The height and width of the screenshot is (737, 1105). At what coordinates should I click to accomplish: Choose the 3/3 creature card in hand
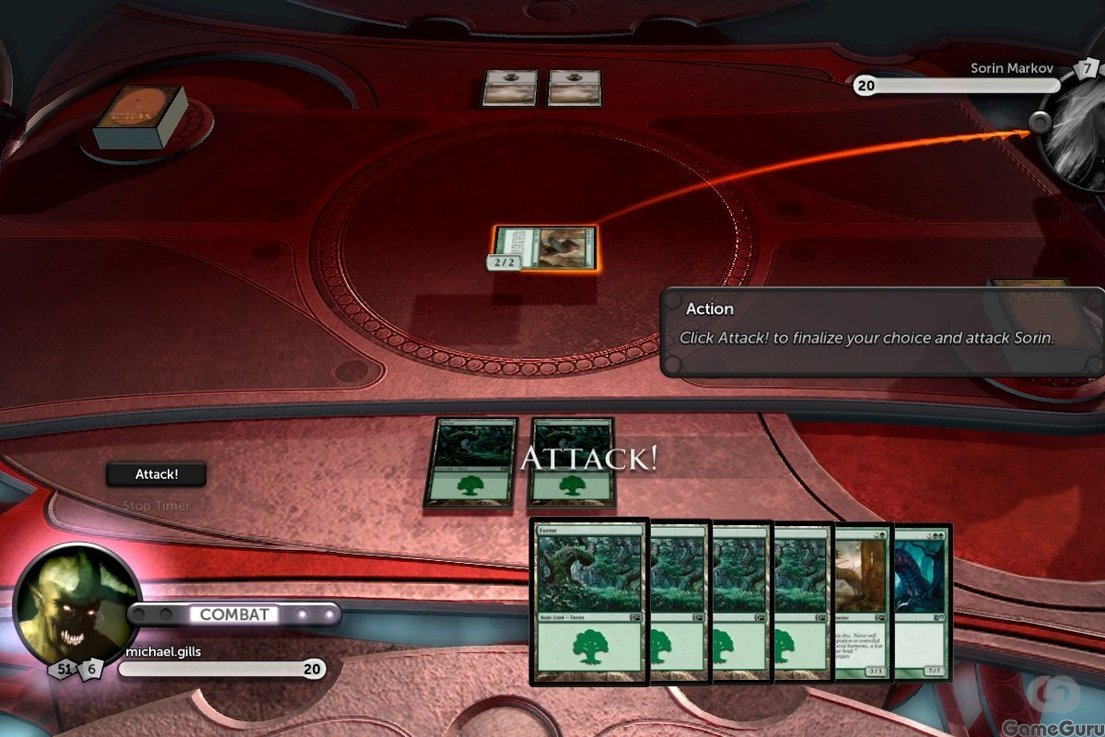(x=864, y=602)
